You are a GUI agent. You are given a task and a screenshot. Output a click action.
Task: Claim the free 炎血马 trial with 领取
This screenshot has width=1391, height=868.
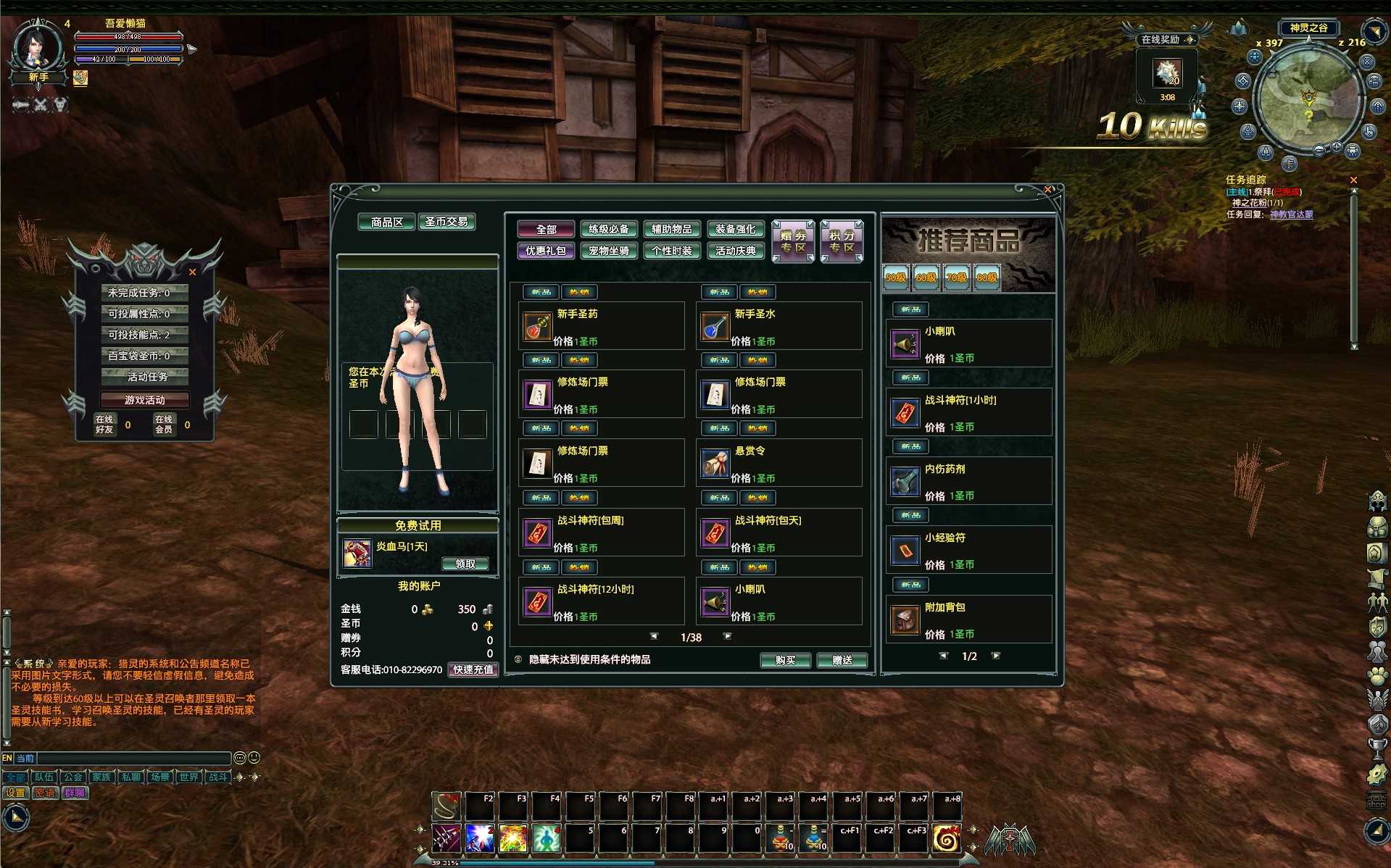pos(465,564)
